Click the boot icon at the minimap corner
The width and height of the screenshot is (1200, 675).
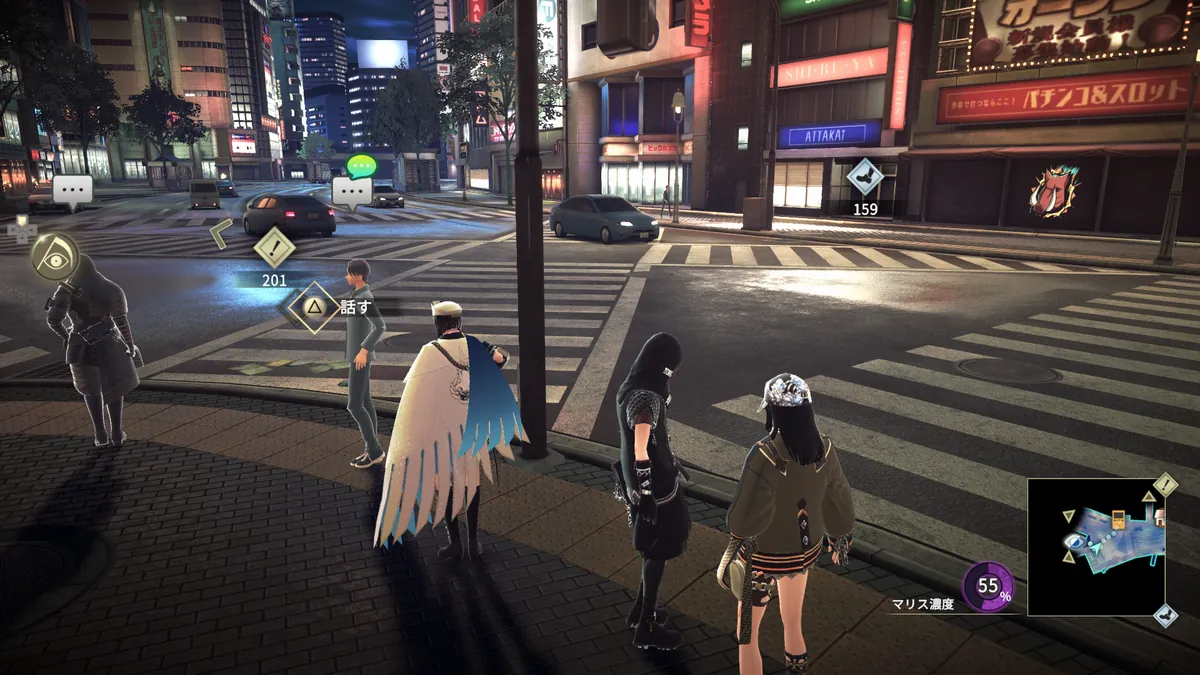(x=1166, y=614)
